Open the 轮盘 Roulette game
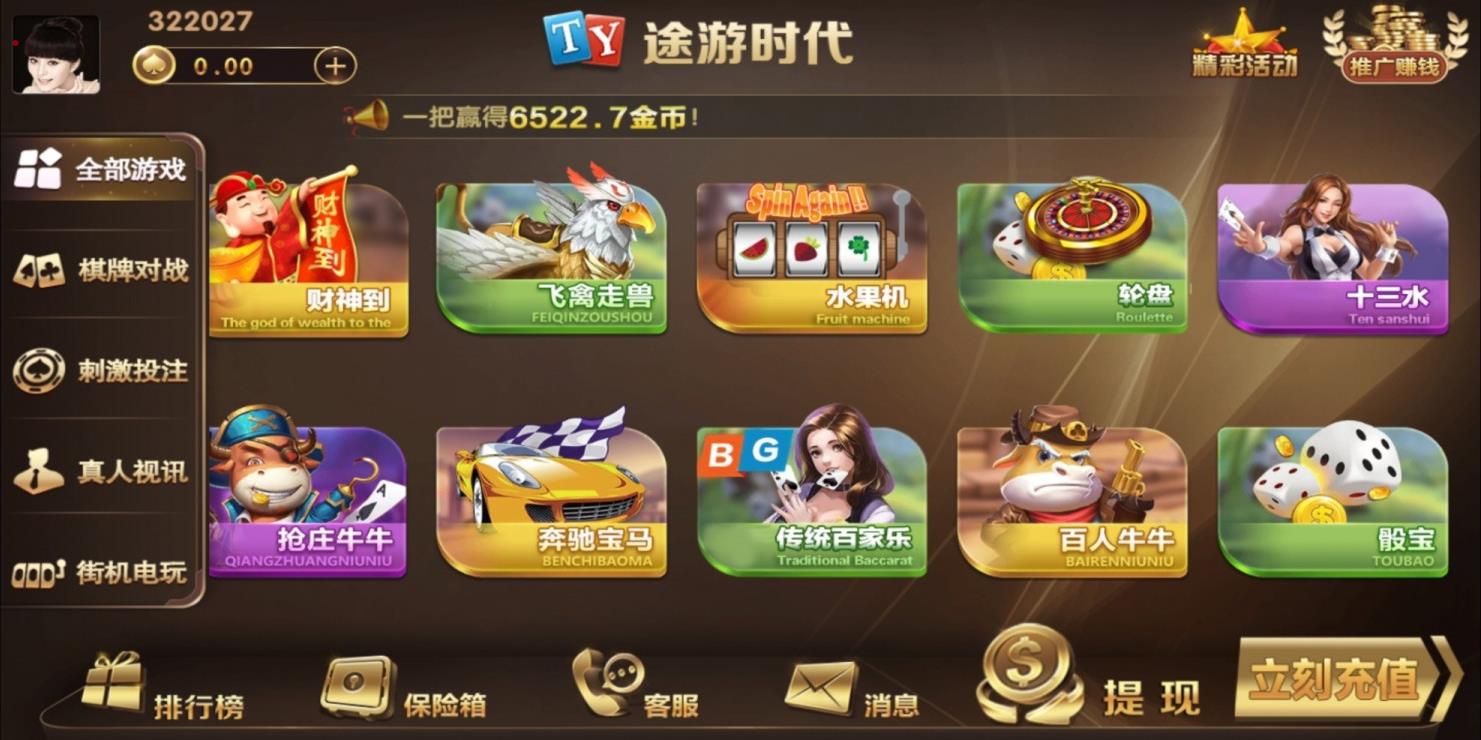Viewport: 1481px width, 740px height. coord(1070,255)
